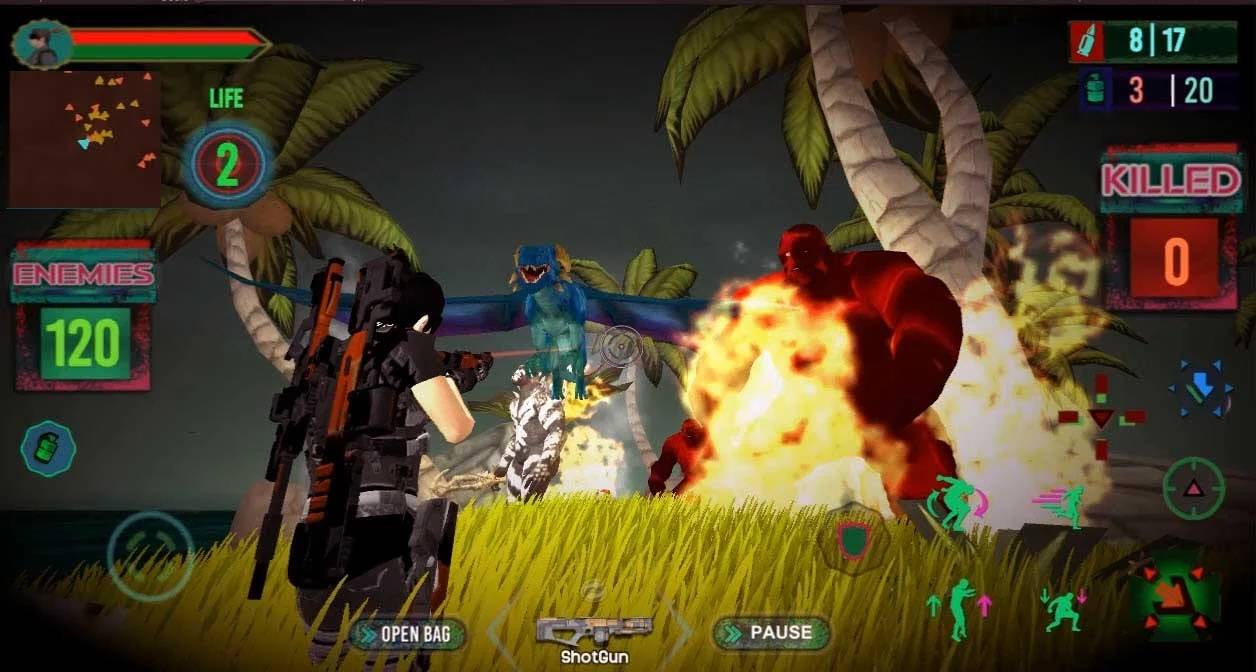Tap the virtual movement joystick
The image size is (1256, 672).
pyautogui.click(x=150, y=556)
